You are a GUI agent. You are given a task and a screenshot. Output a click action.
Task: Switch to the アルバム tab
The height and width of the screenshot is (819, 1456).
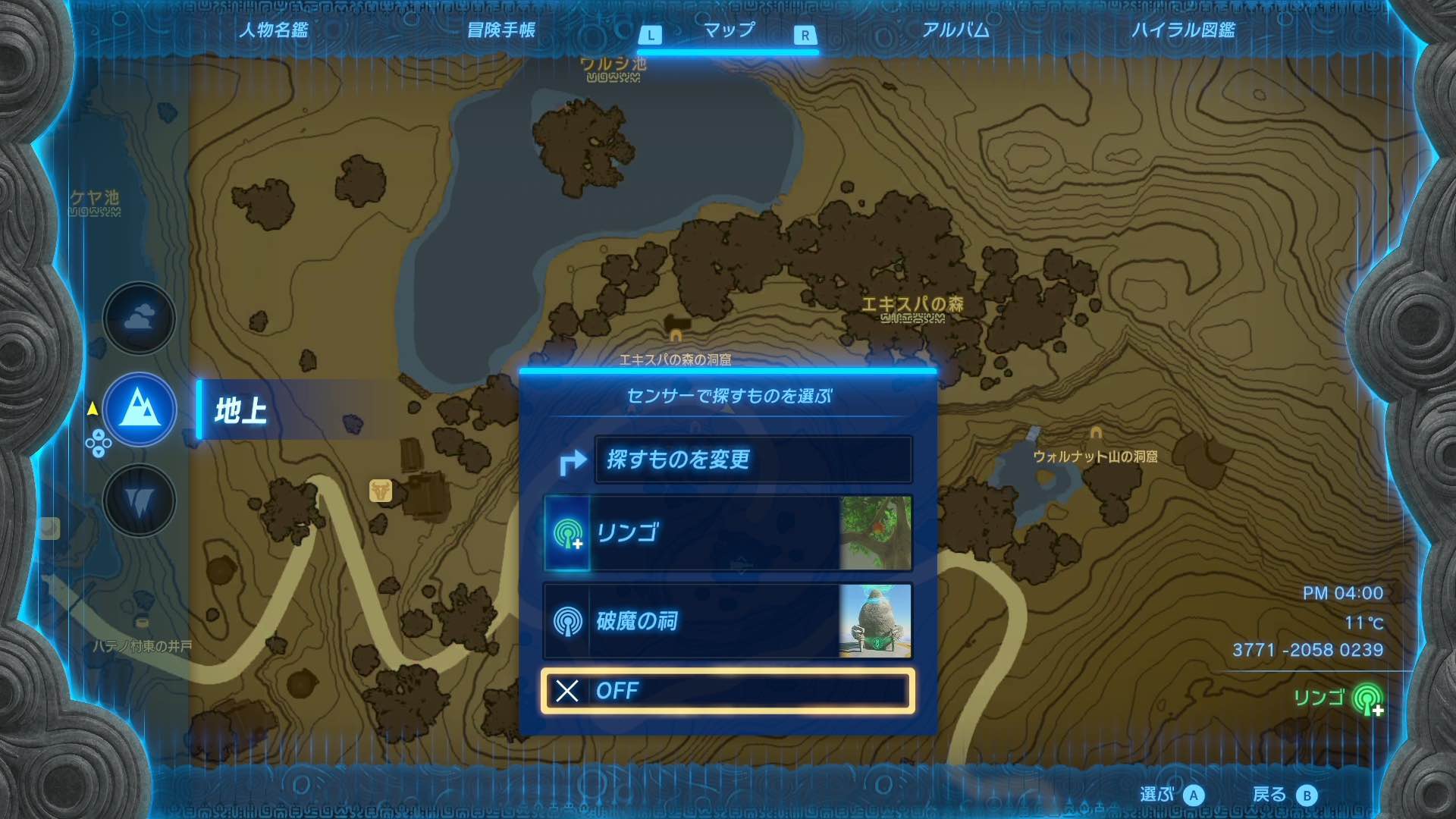coord(955,30)
